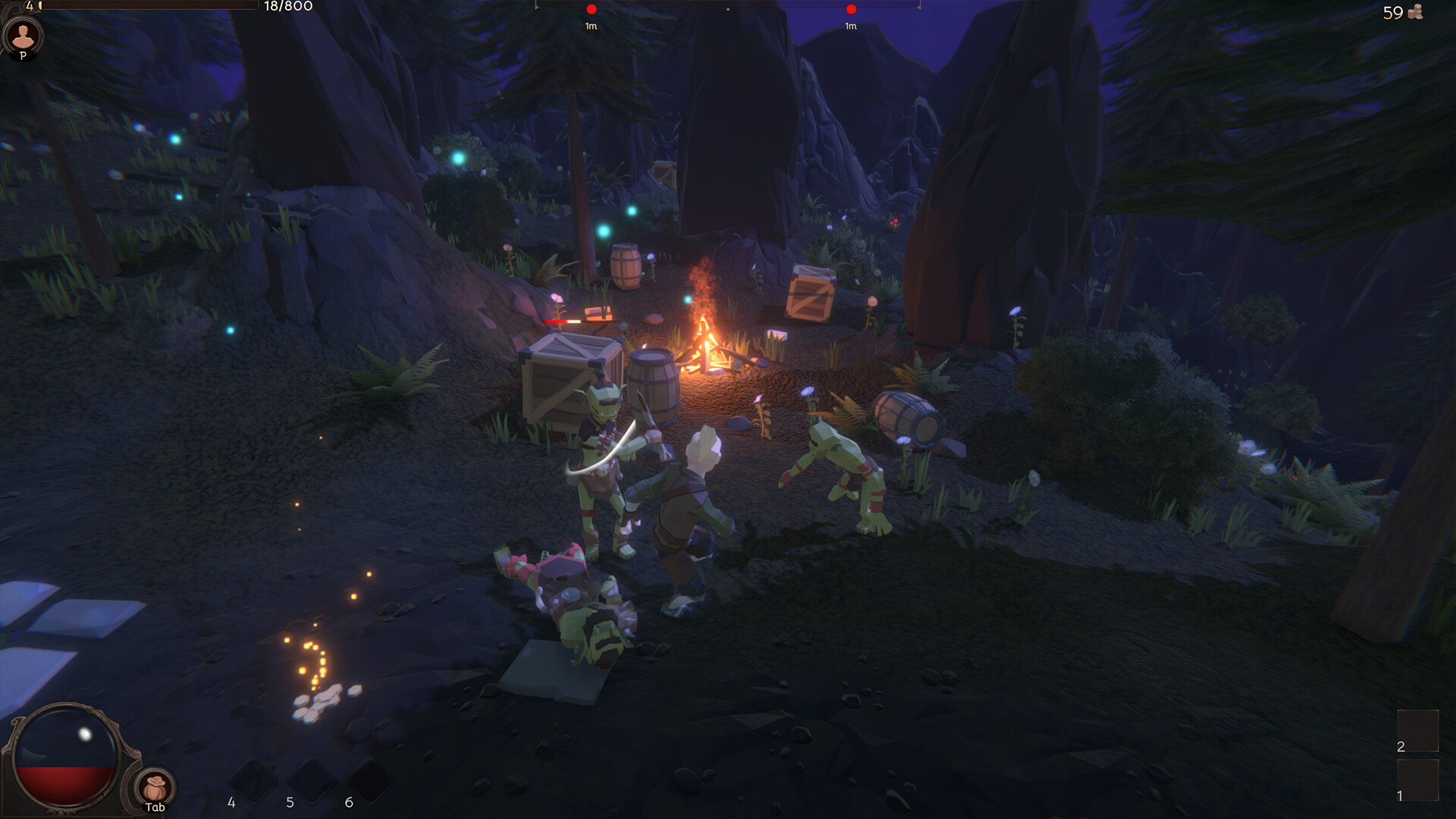
Task: Open the player portrait labeled P
Action: pyautogui.click(x=24, y=36)
